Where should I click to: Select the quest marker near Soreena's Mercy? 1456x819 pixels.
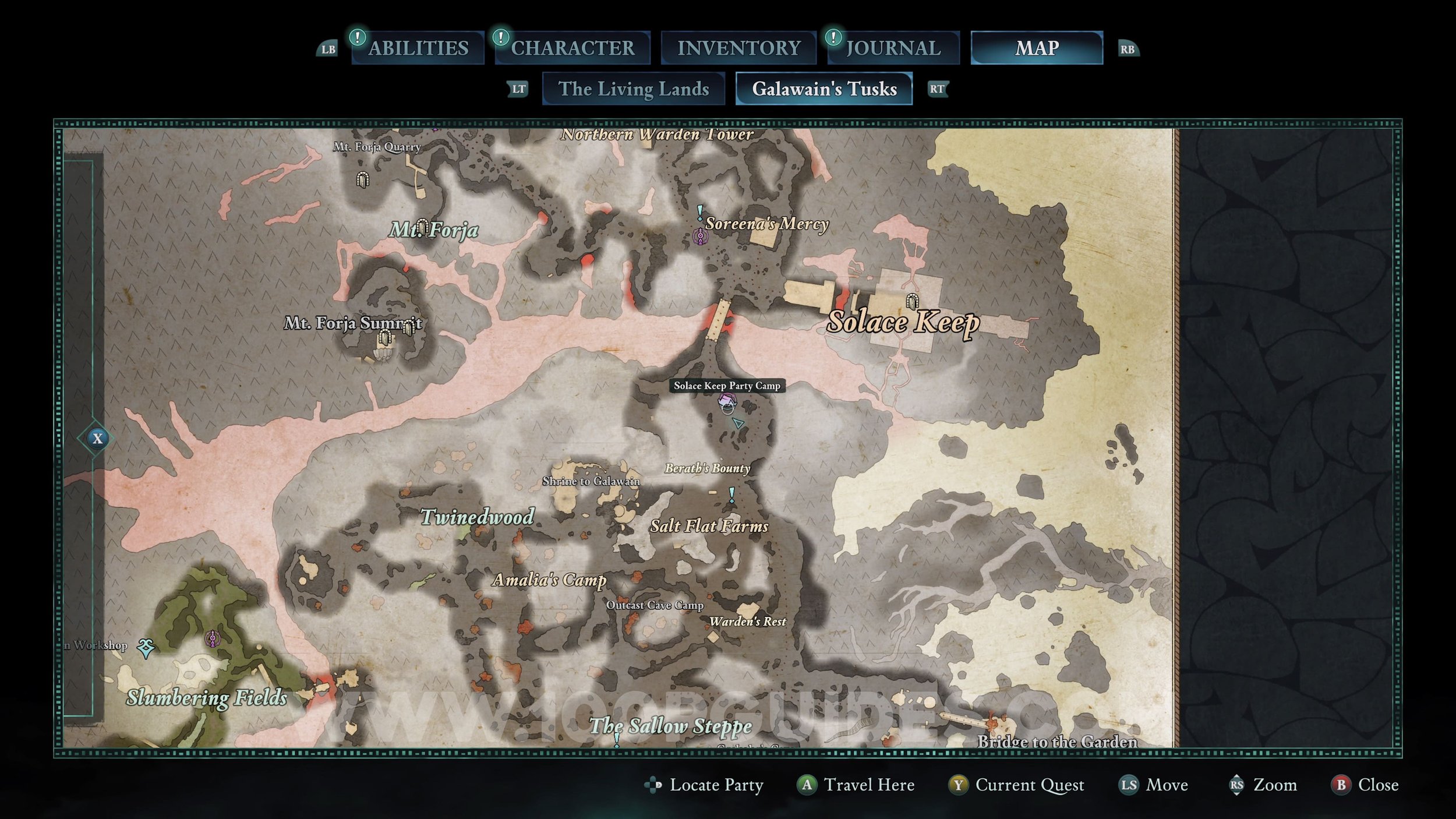700,212
